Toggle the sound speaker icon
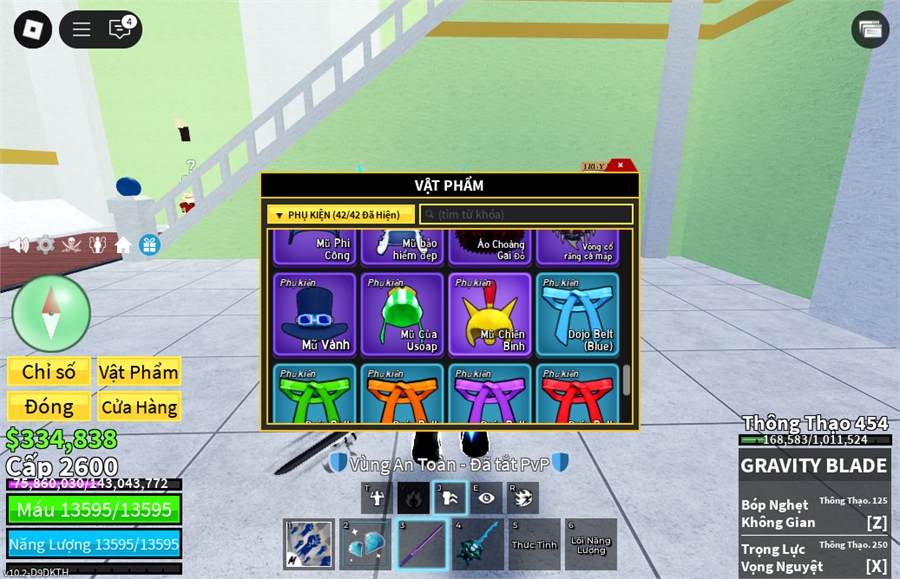Screen dimensions: 900x579 (x=18, y=244)
